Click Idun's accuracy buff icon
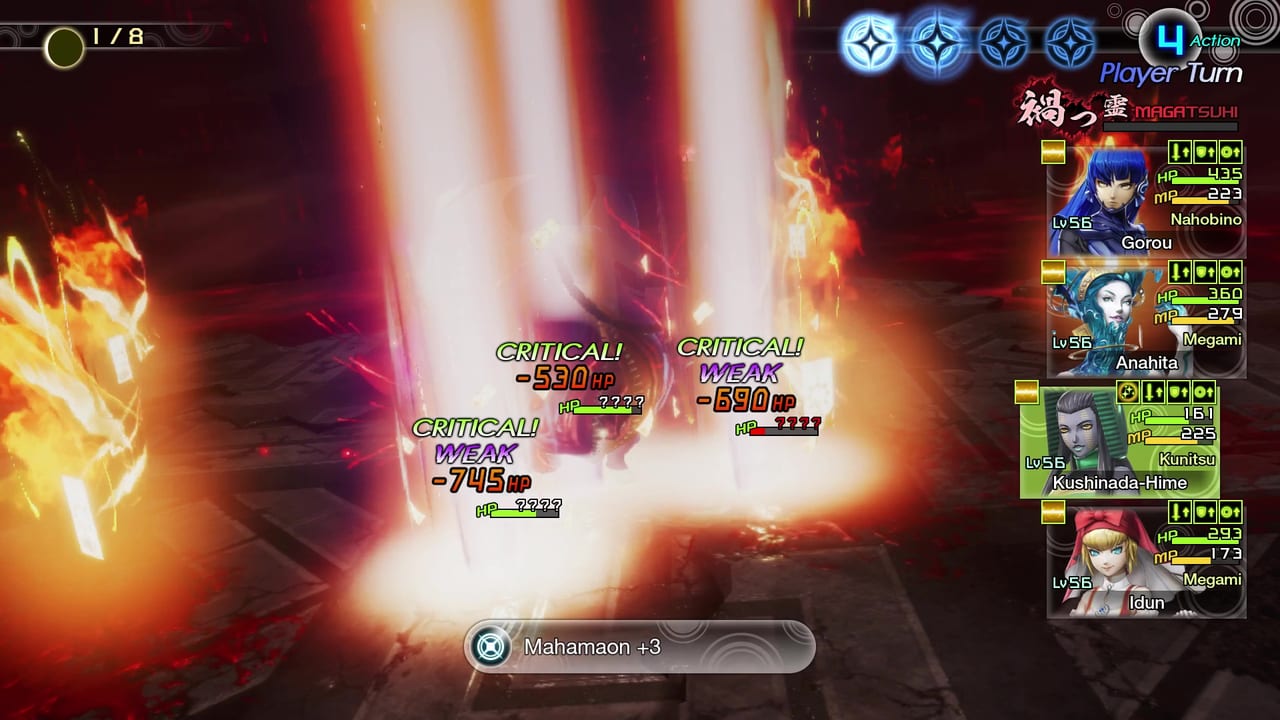Viewport: 1280px width, 720px height. pyautogui.click(x=1229, y=512)
